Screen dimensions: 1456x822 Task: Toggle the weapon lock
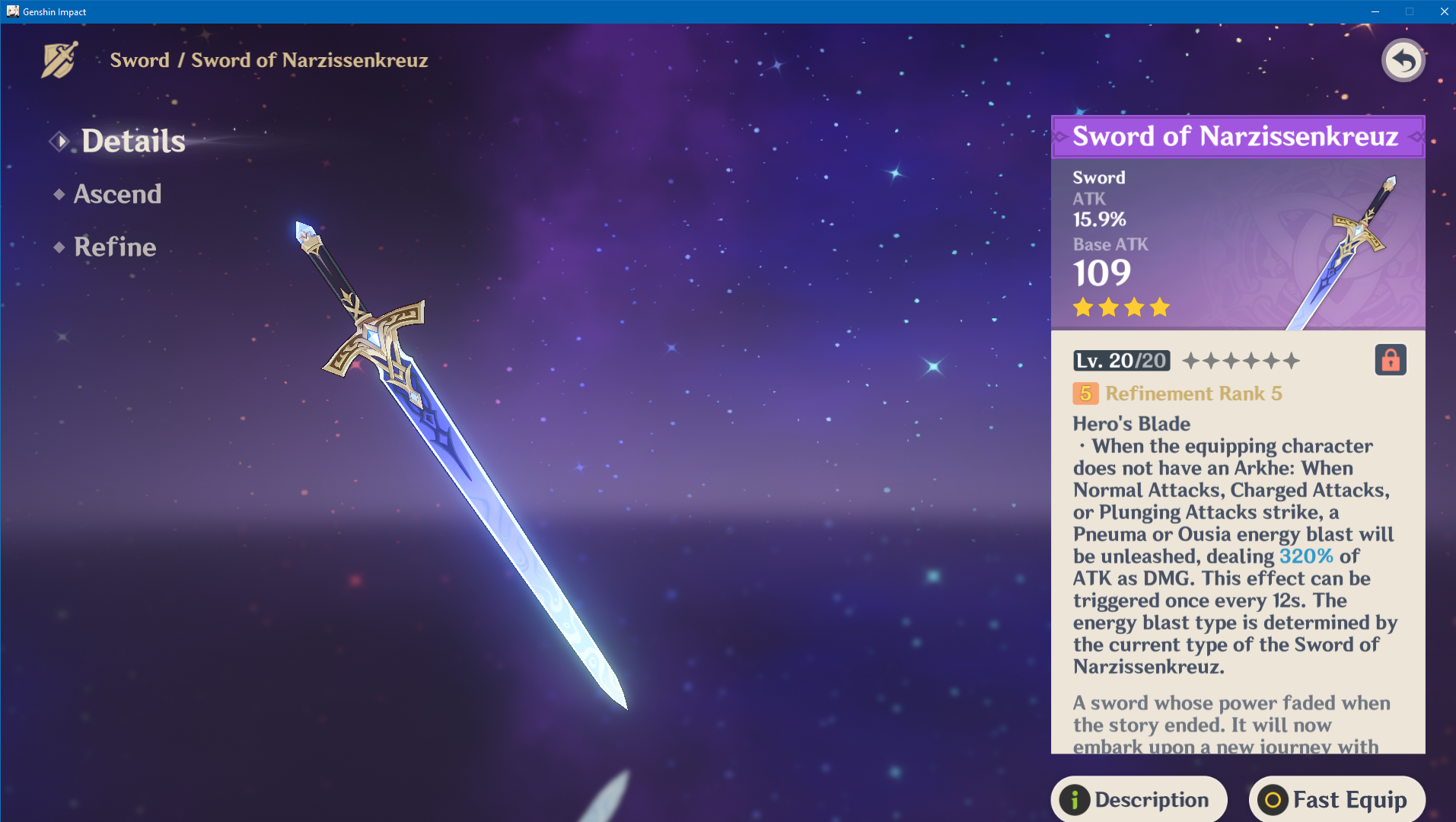coord(1390,361)
